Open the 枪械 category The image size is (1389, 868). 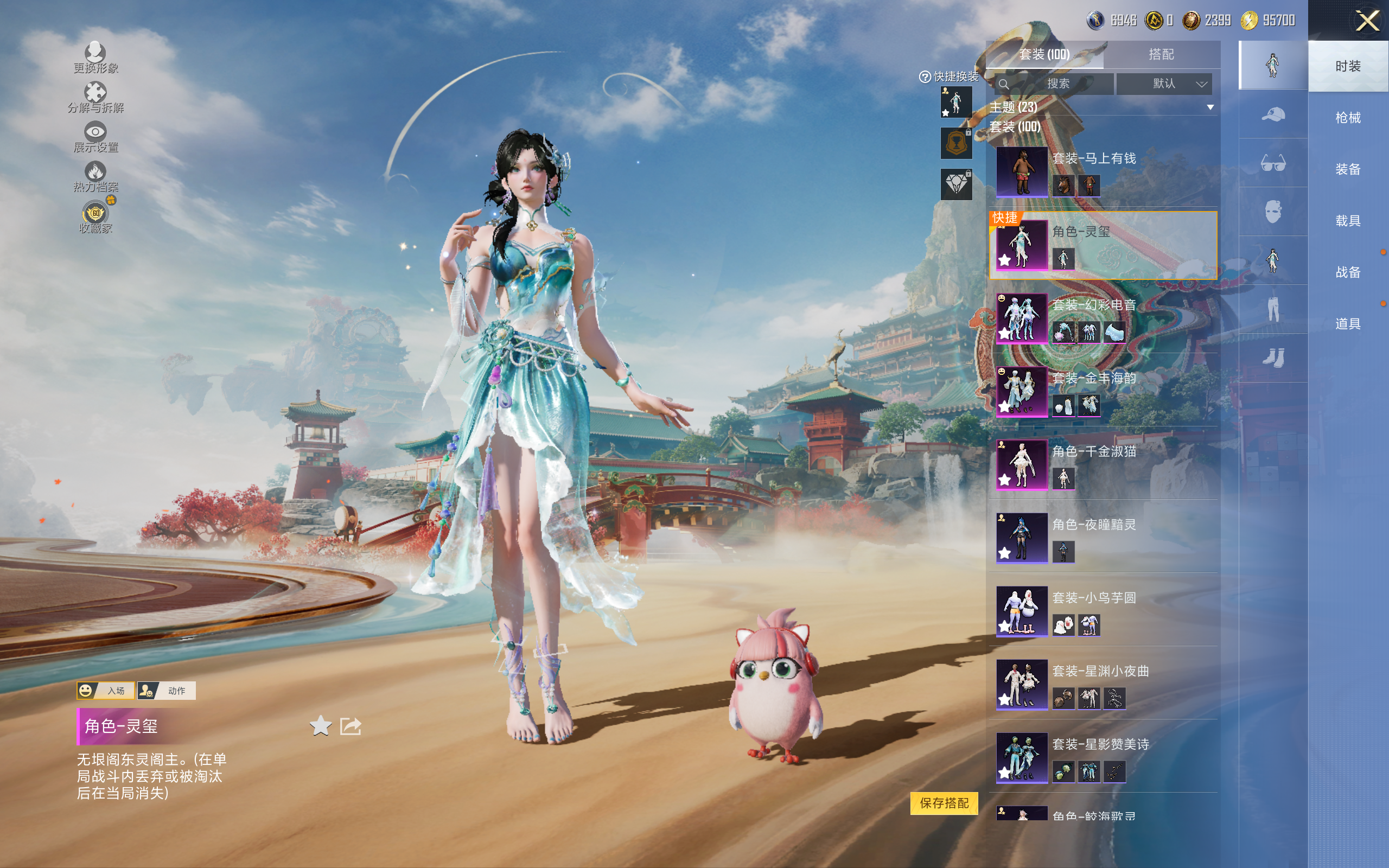pyautogui.click(x=1347, y=118)
